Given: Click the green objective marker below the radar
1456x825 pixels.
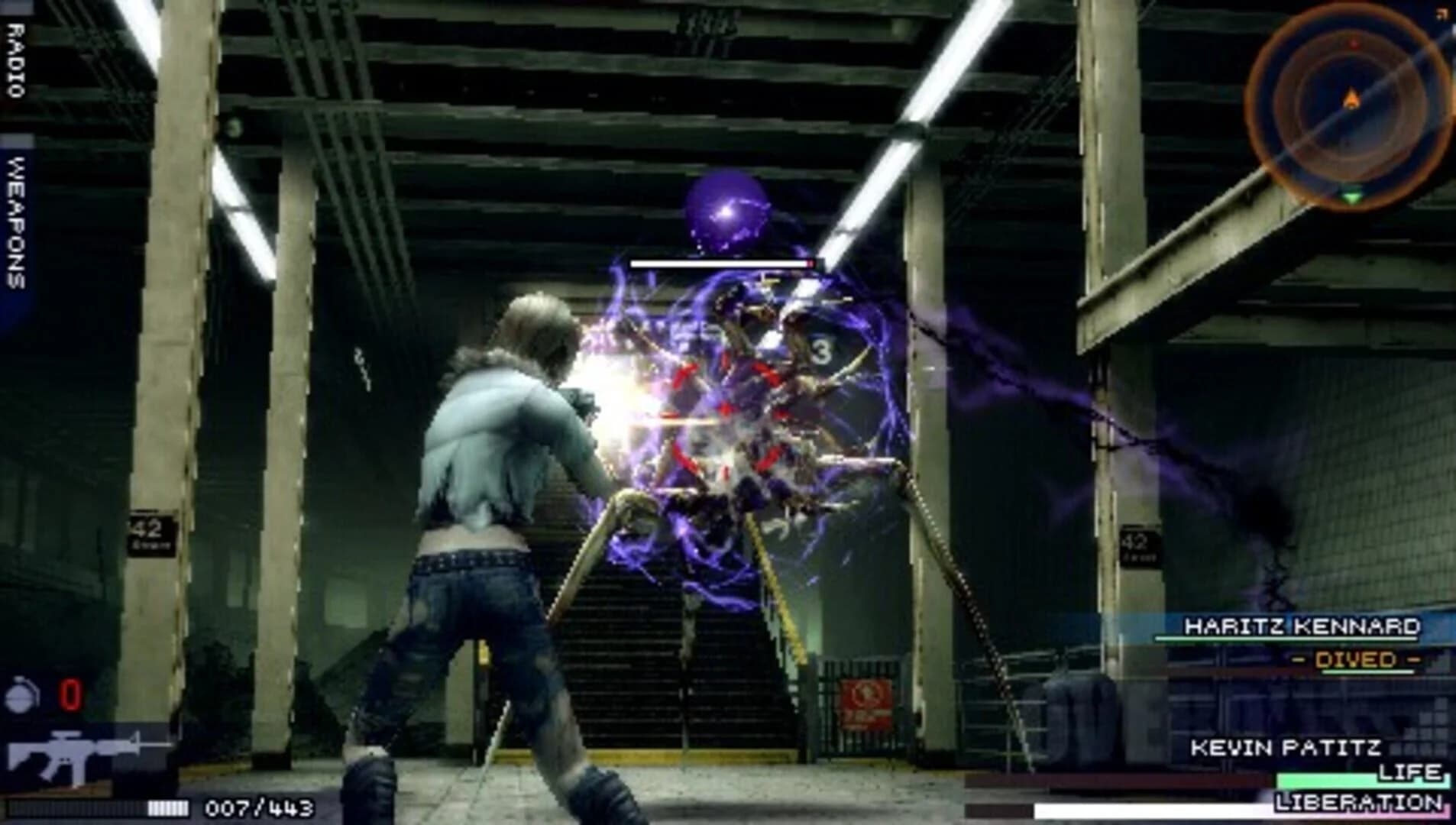Looking at the screenshot, I should 1352,194.
